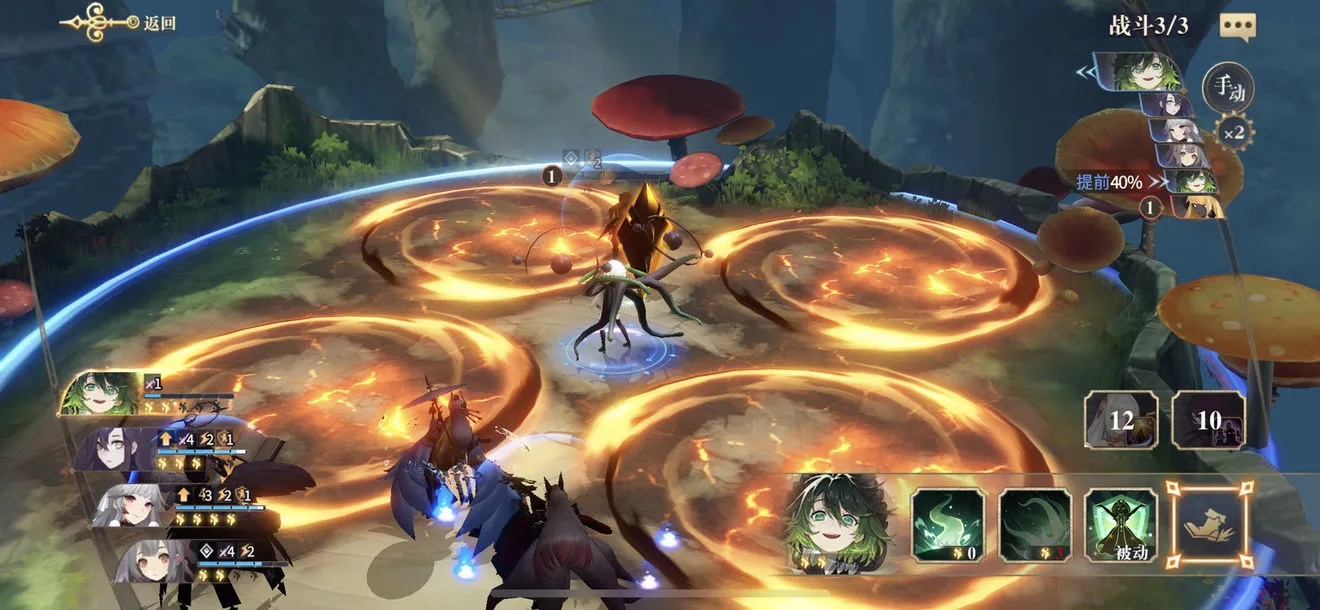The image size is (1320, 610).
Task: View the 被动 passive skill icon
Action: [1121, 524]
